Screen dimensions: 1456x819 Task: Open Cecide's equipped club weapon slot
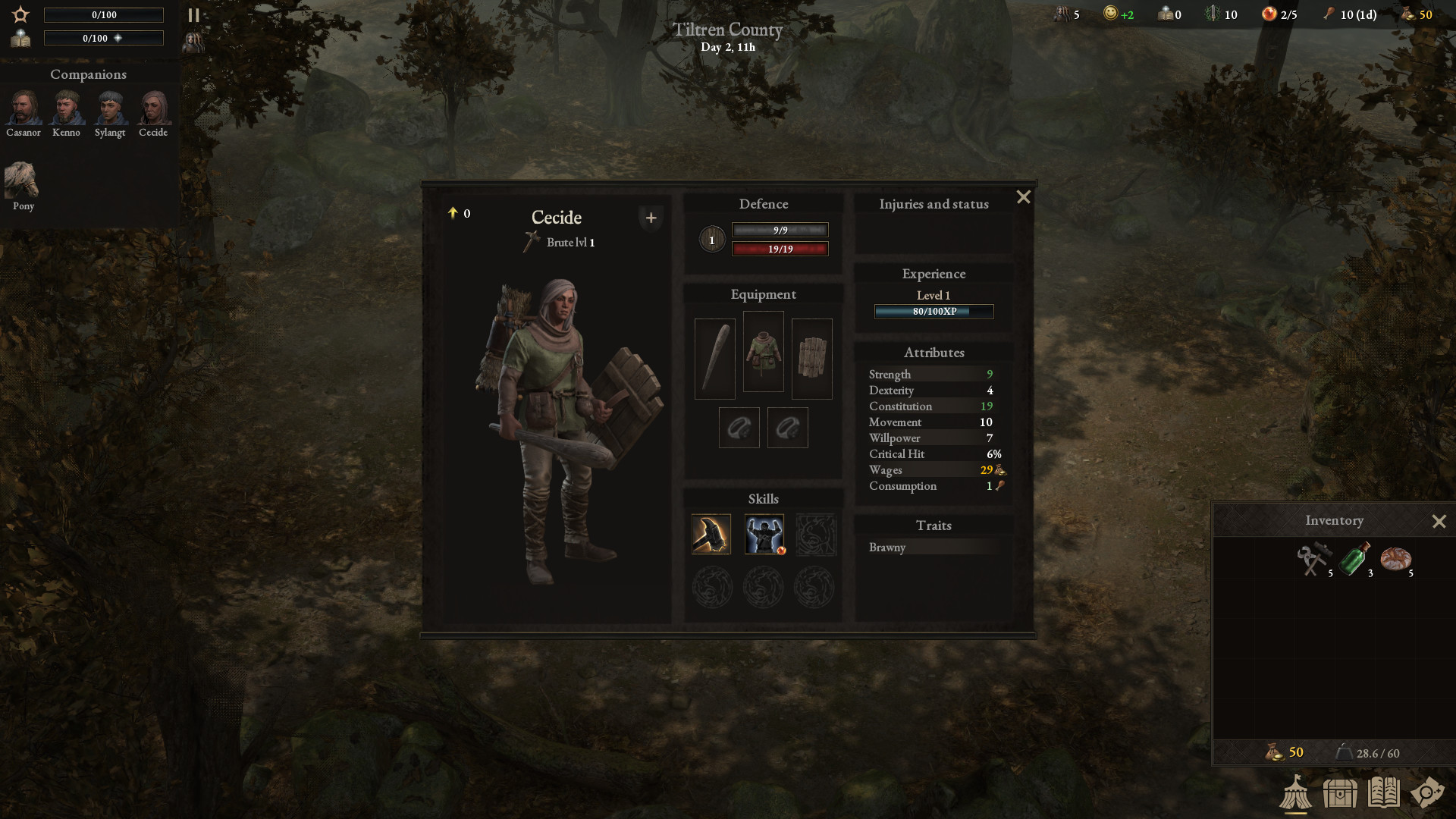pyautogui.click(x=714, y=358)
